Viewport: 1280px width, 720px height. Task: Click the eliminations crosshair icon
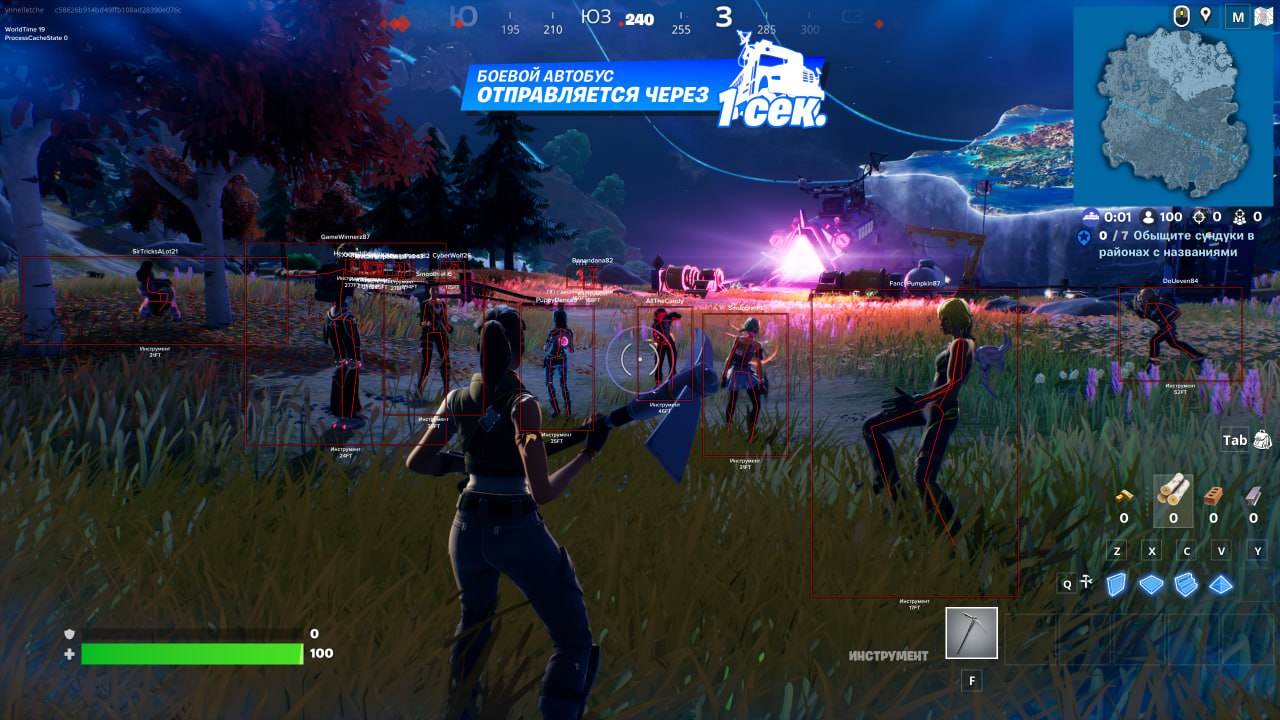pos(1199,216)
